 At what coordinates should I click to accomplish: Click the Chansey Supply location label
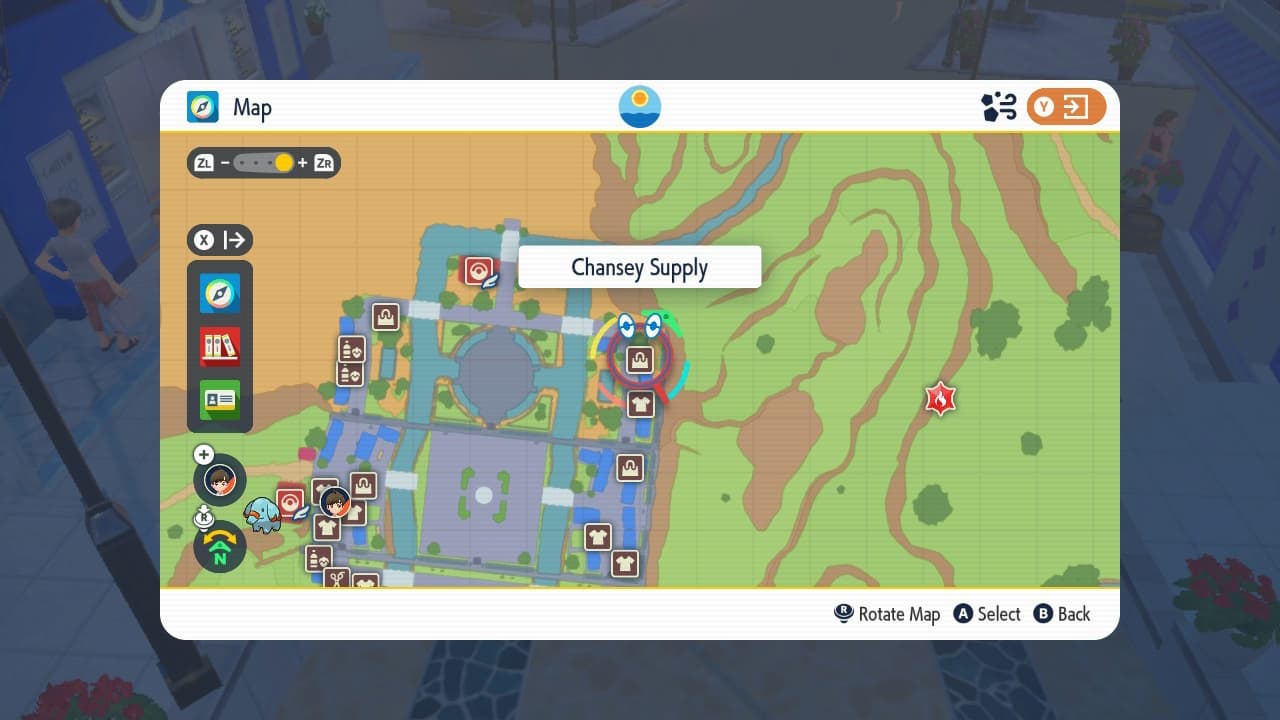pos(639,267)
